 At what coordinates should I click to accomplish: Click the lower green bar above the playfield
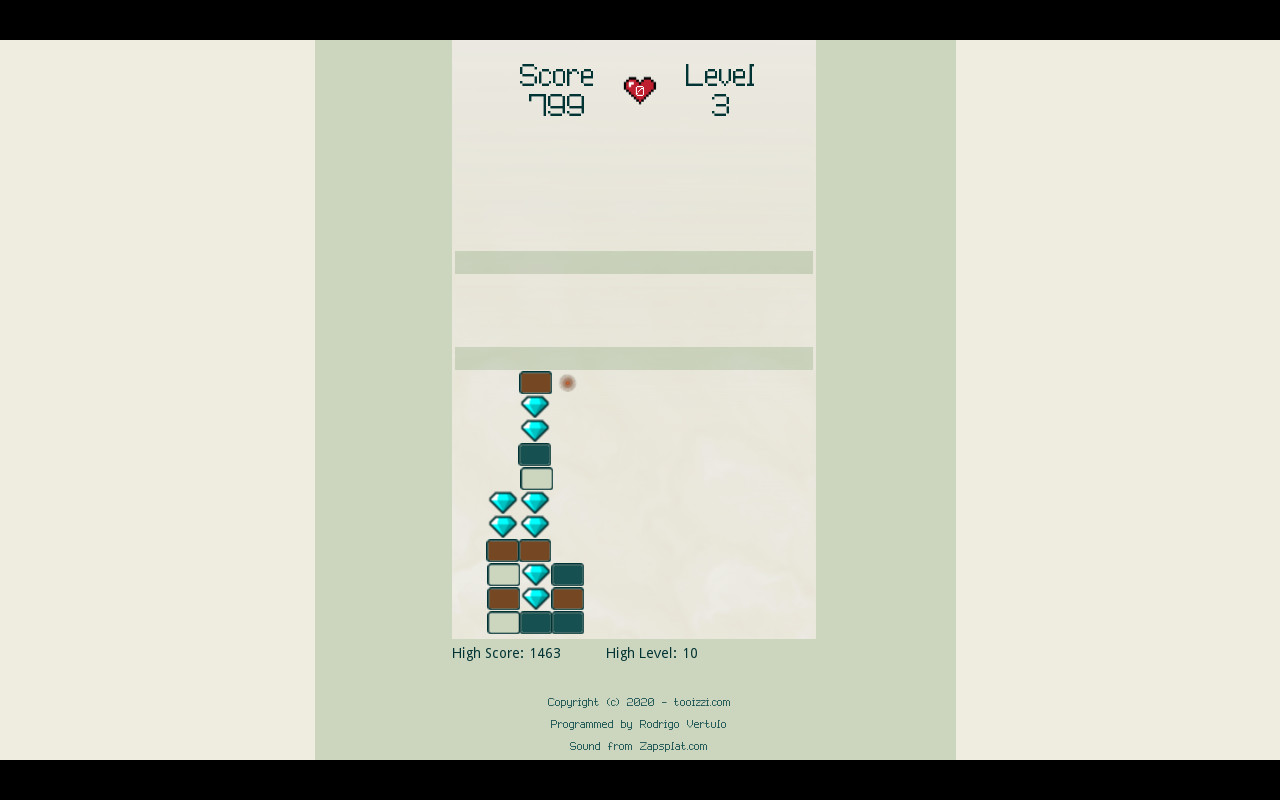[x=633, y=358]
